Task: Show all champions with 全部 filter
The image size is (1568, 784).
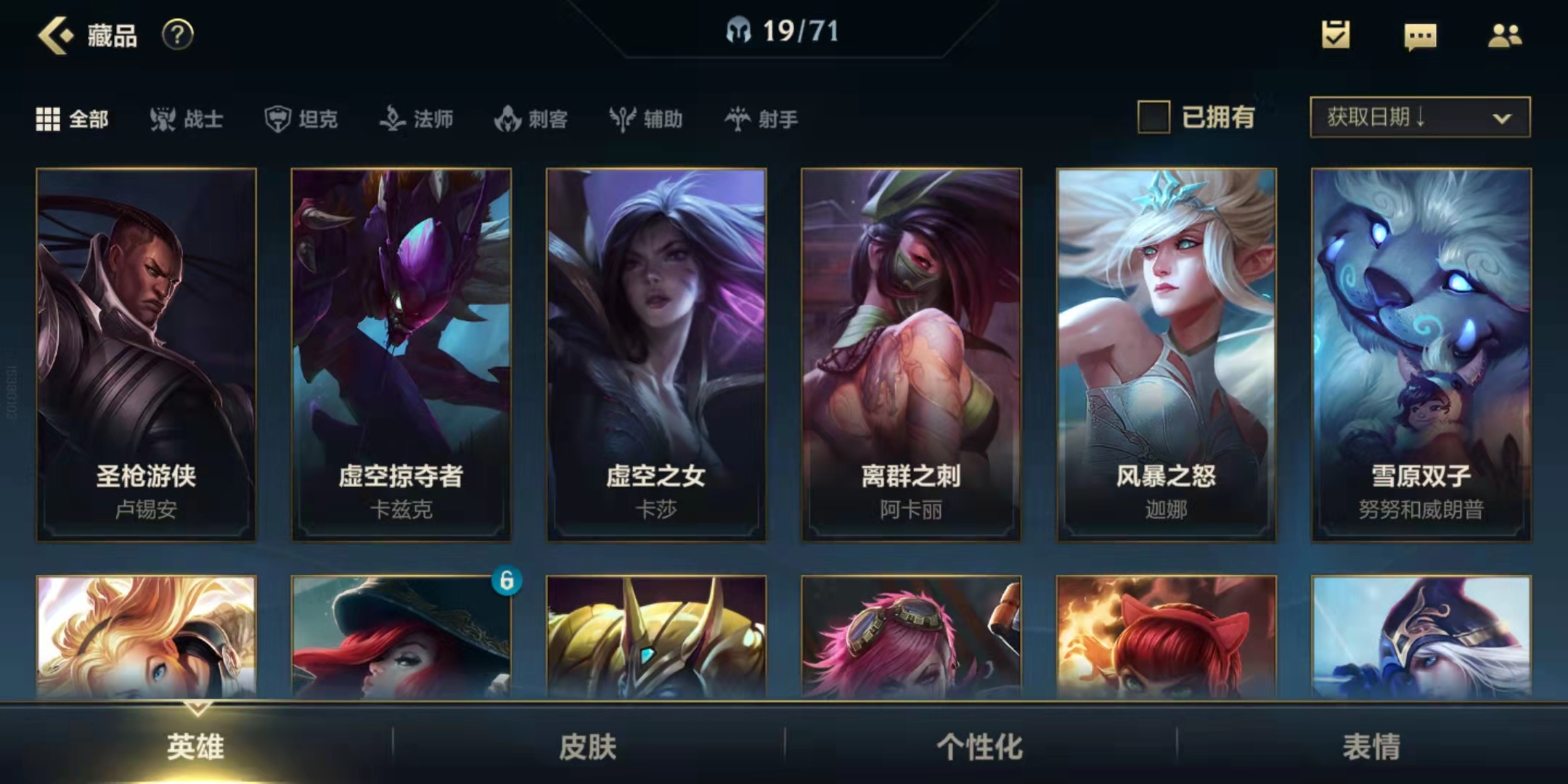Action: (73, 119)
